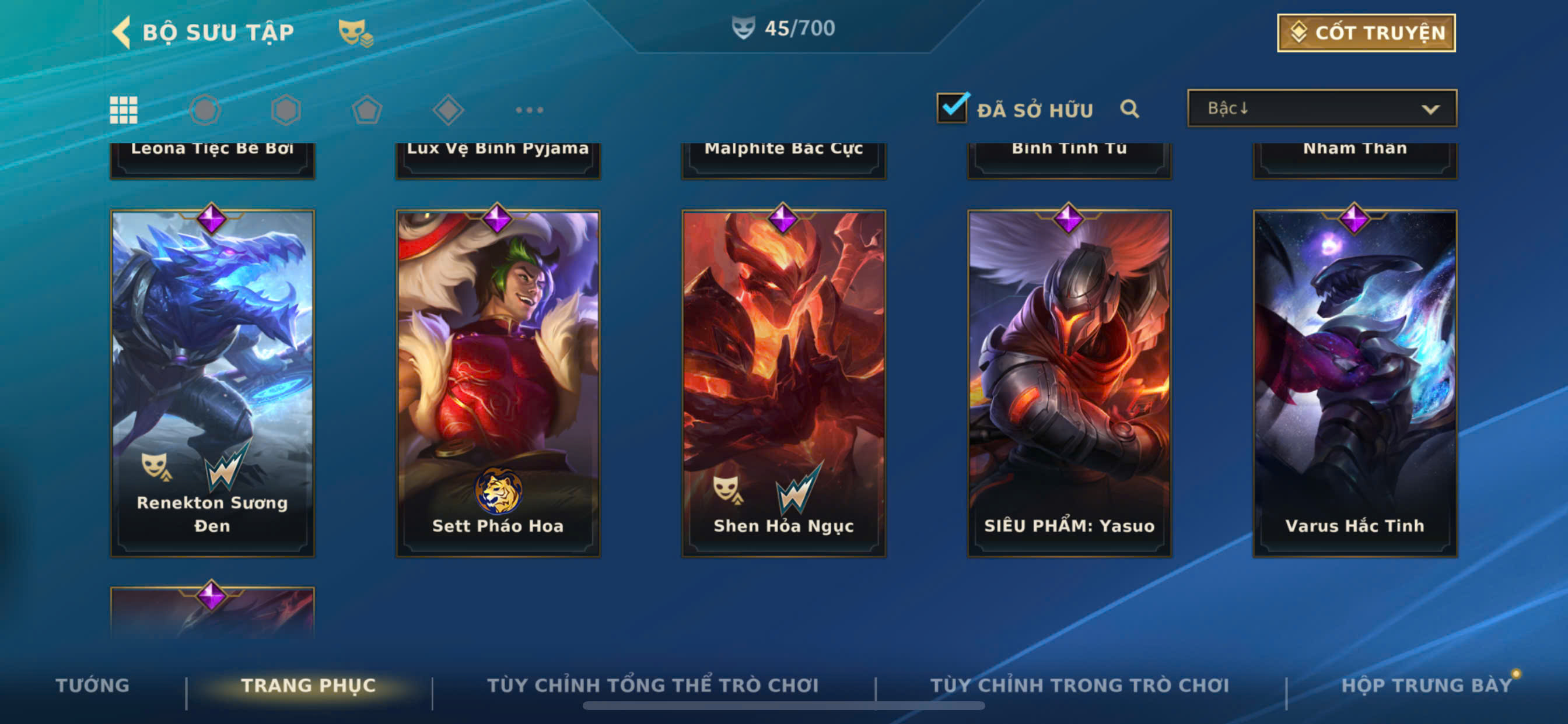Click the golden mask coins icon
This screenshot has width=1568, height=724.
pos(355,32)
